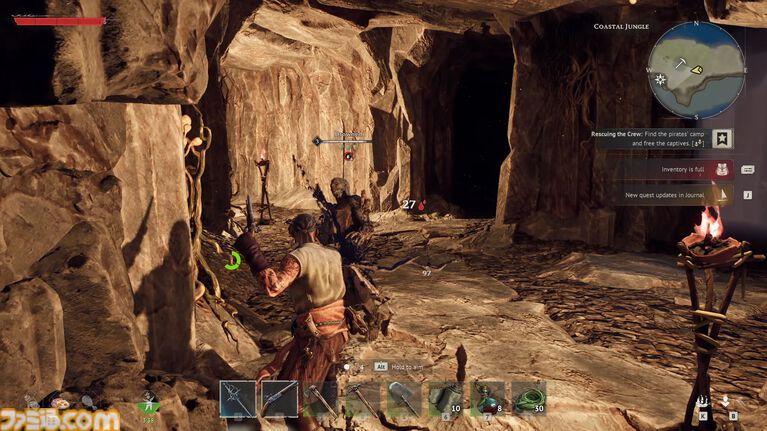Open the quest bookmark star icon
Image resolution: width=767 pixels, height=431 pixels.
coord(724,139)
